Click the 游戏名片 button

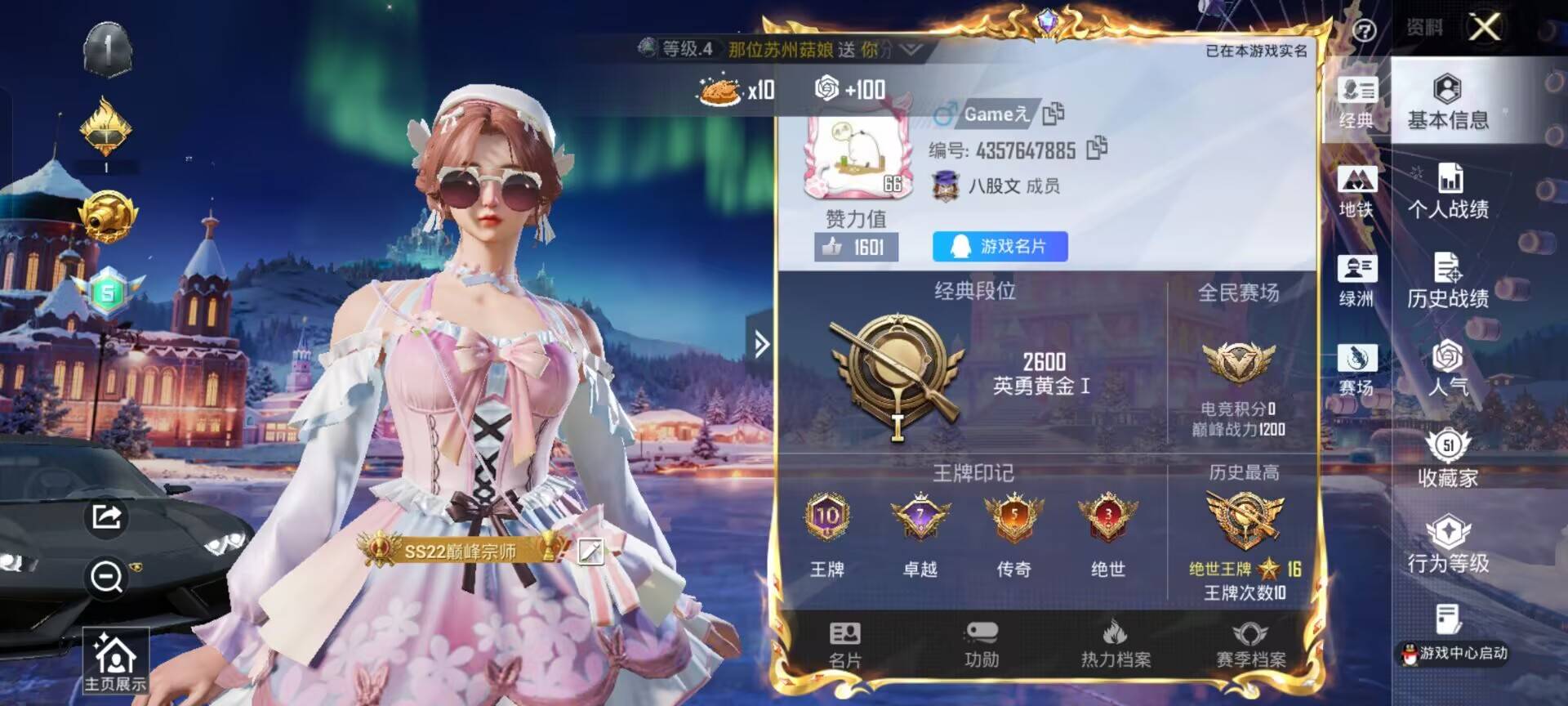[998, 247]
